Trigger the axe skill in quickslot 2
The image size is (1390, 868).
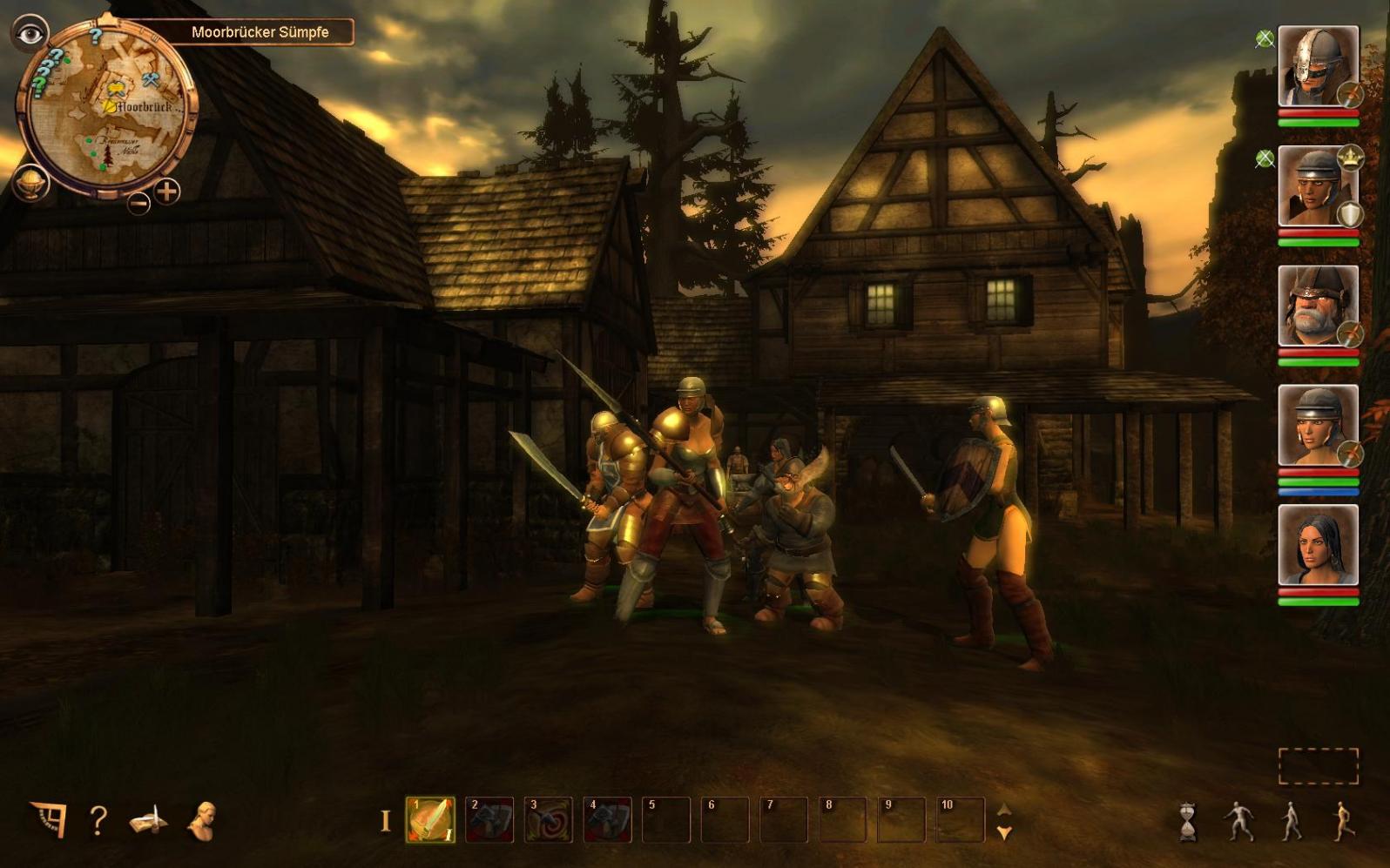(489, 819)
